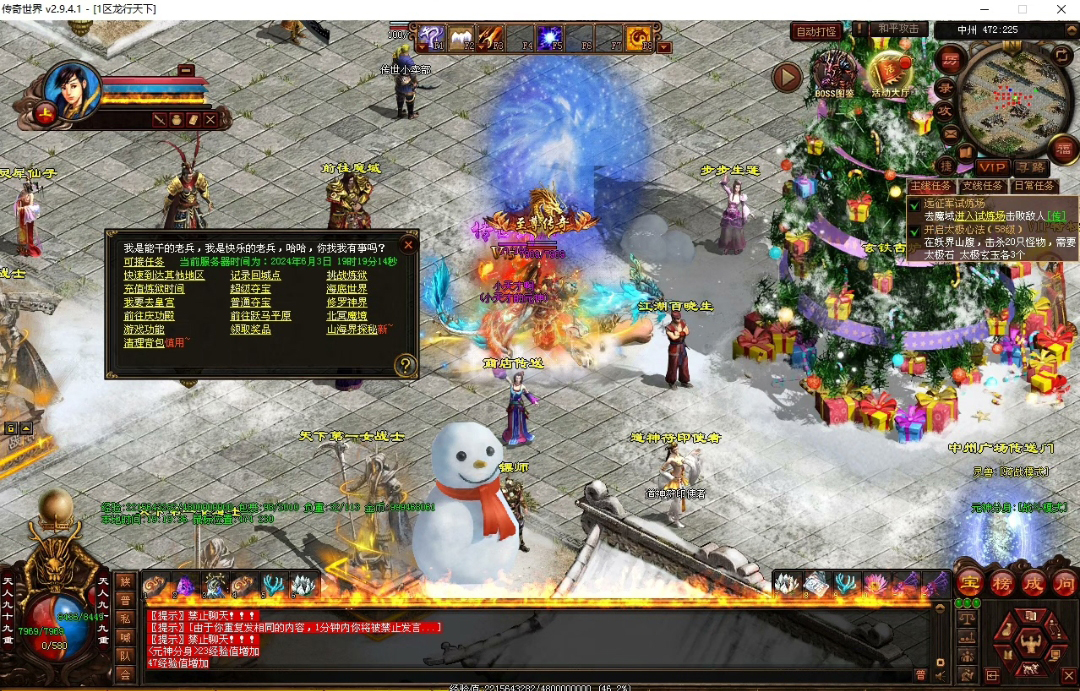Switch to the 日常任务 quest tab
The width and height of the screenshot is (1080, 691).
click(x=1033, y=186)
